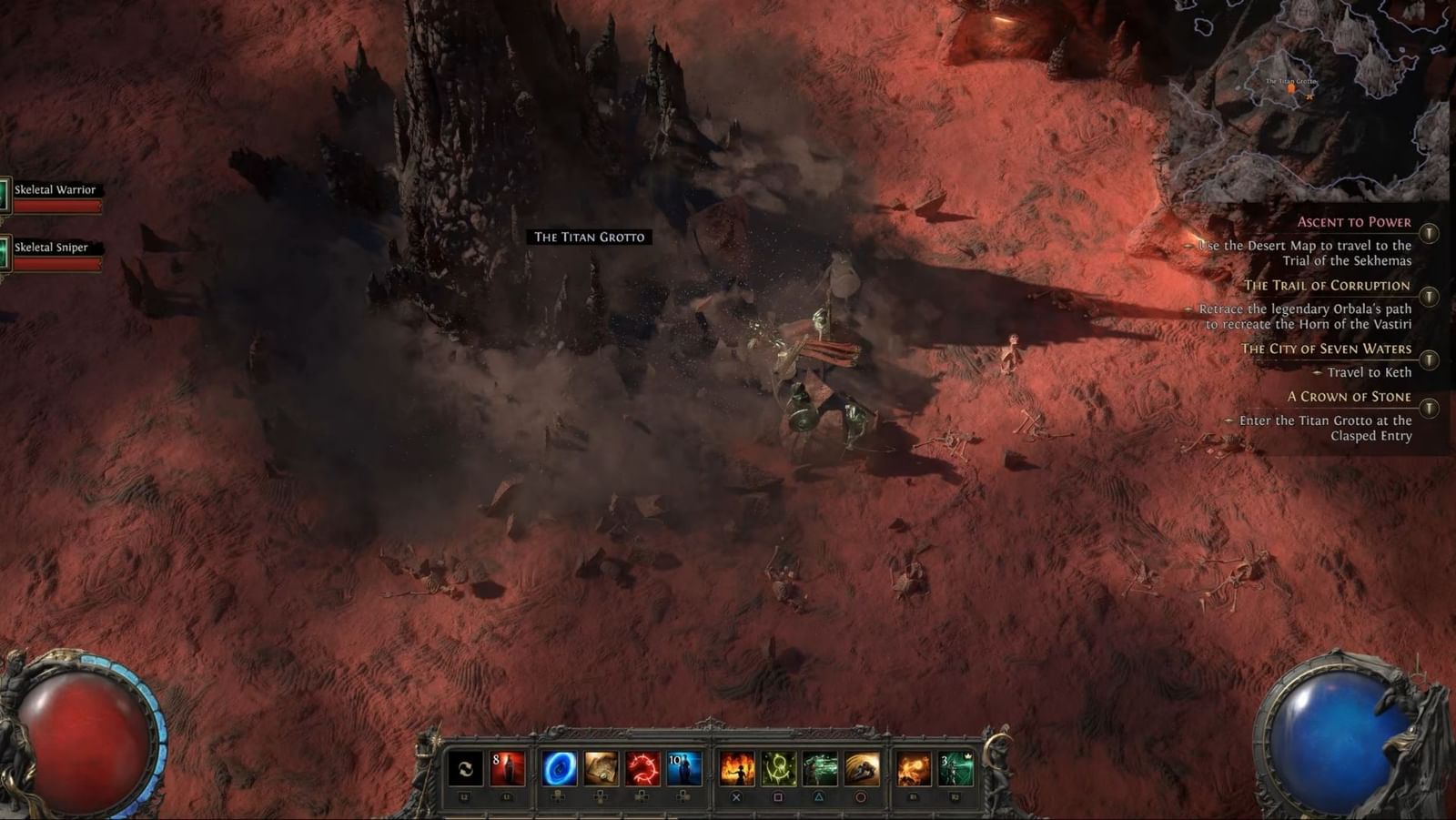Click the Travel to Keth objective text
Image resolution: width=1456 pixels, height=820 pixels.
(x=1370, y=372)
